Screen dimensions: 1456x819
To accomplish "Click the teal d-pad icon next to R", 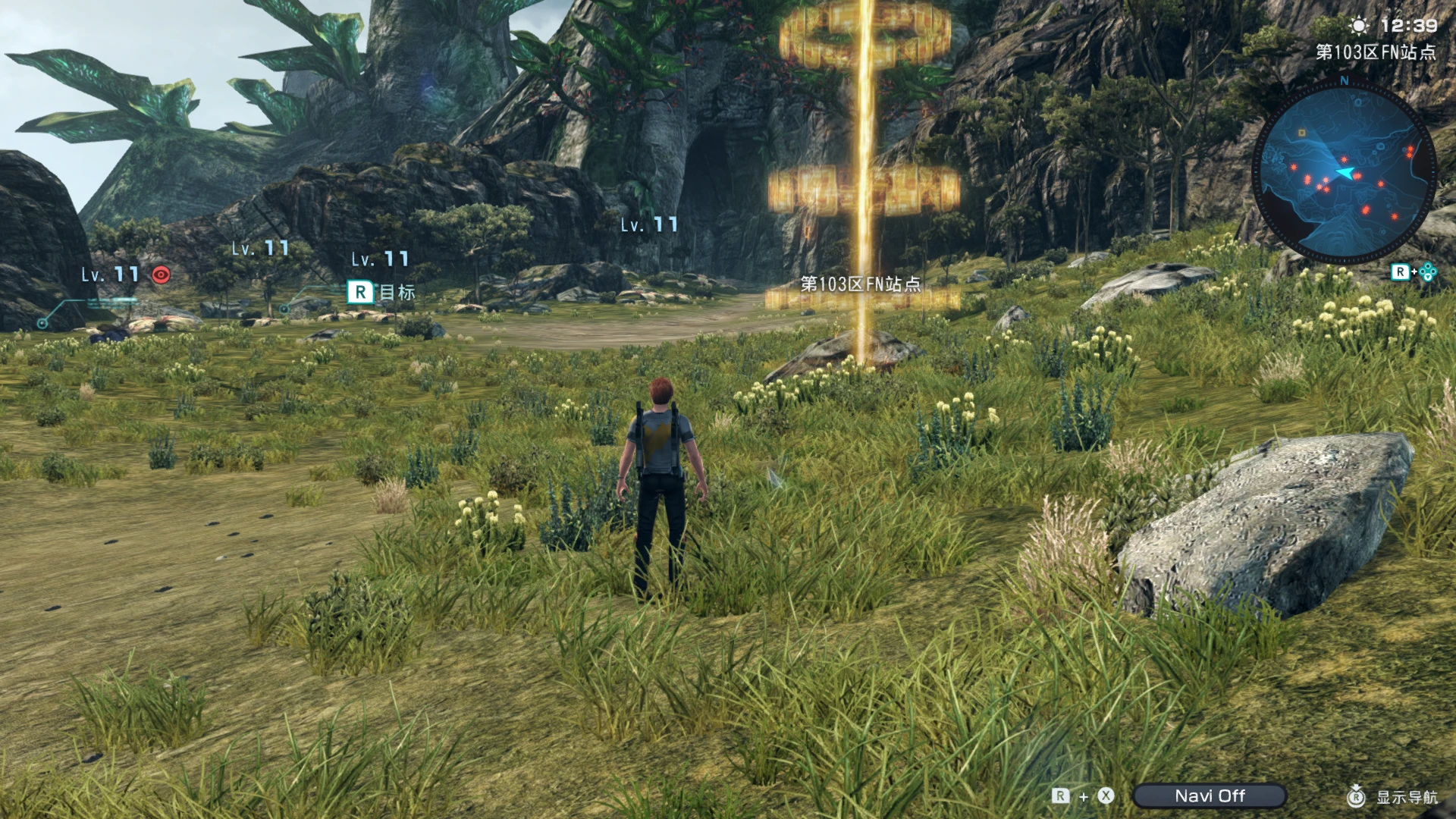I will coord(1428,271).
